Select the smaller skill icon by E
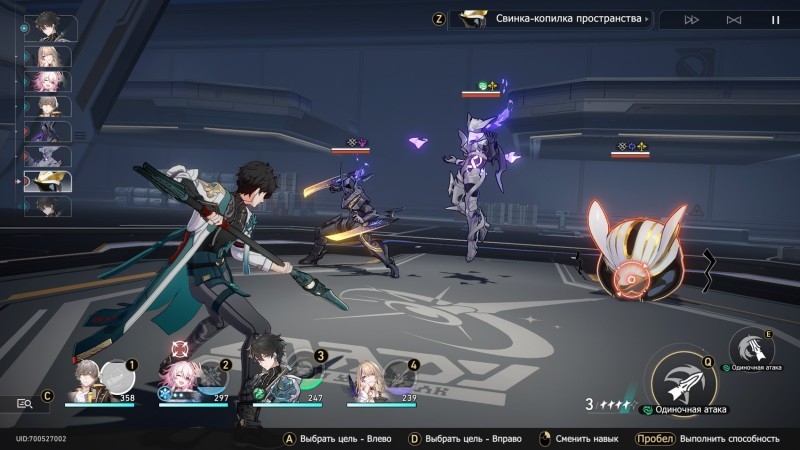The image size is (800, 450). click(x=753, y=348)
